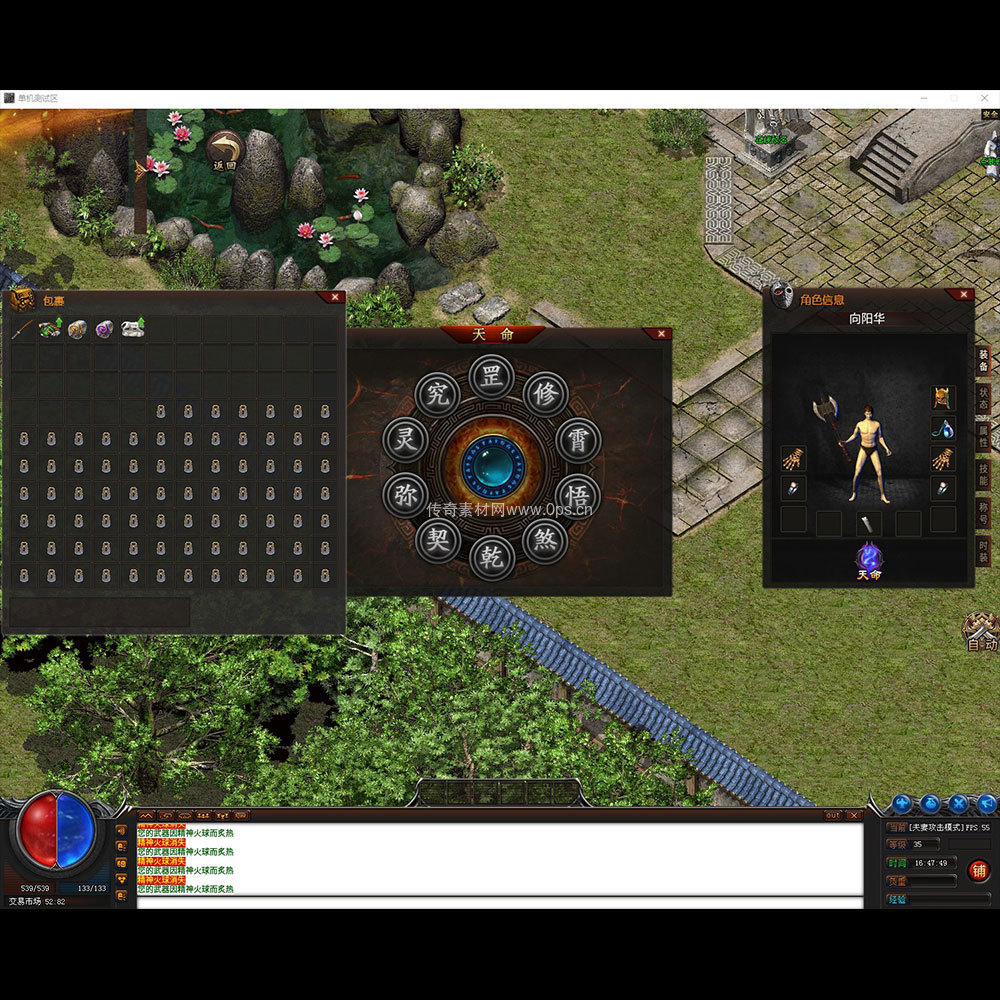1000x1000 pixels.
Task: Click the 返回 return arrow button
Action: point(224,151)
